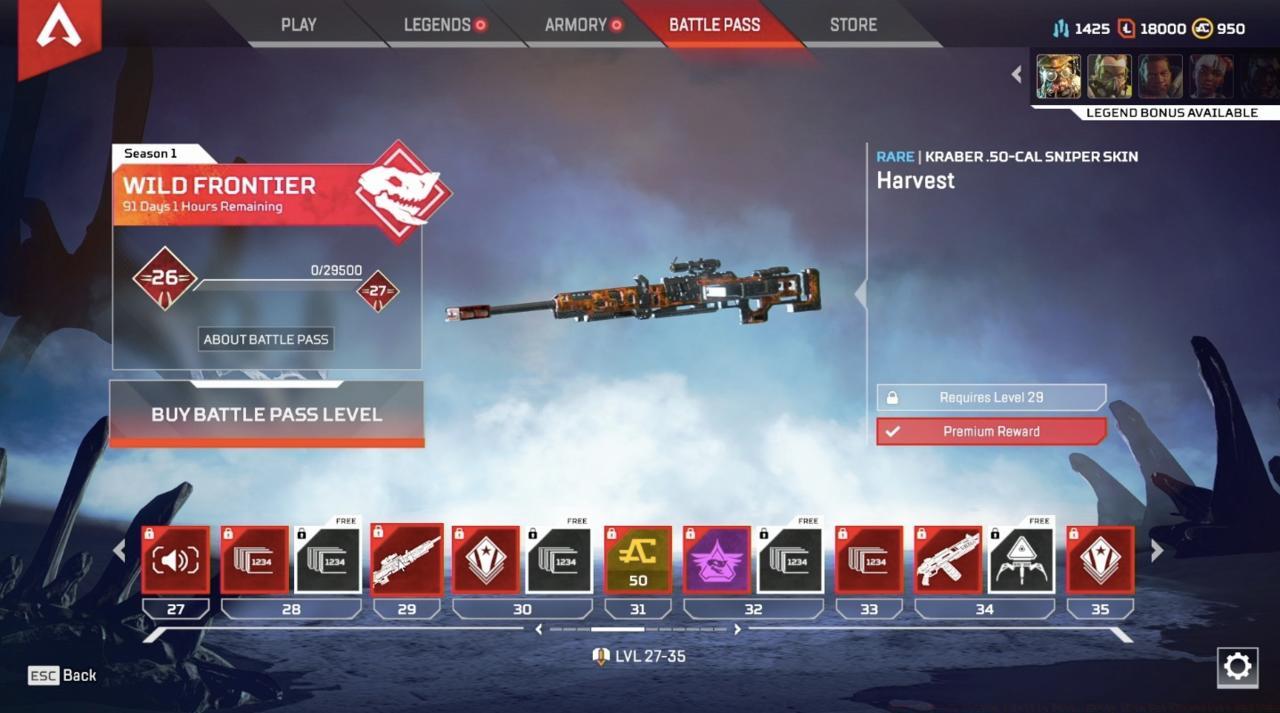Select the level 33 stat tracker reward
Screen dimensions: 1280x713
(869, 560)
